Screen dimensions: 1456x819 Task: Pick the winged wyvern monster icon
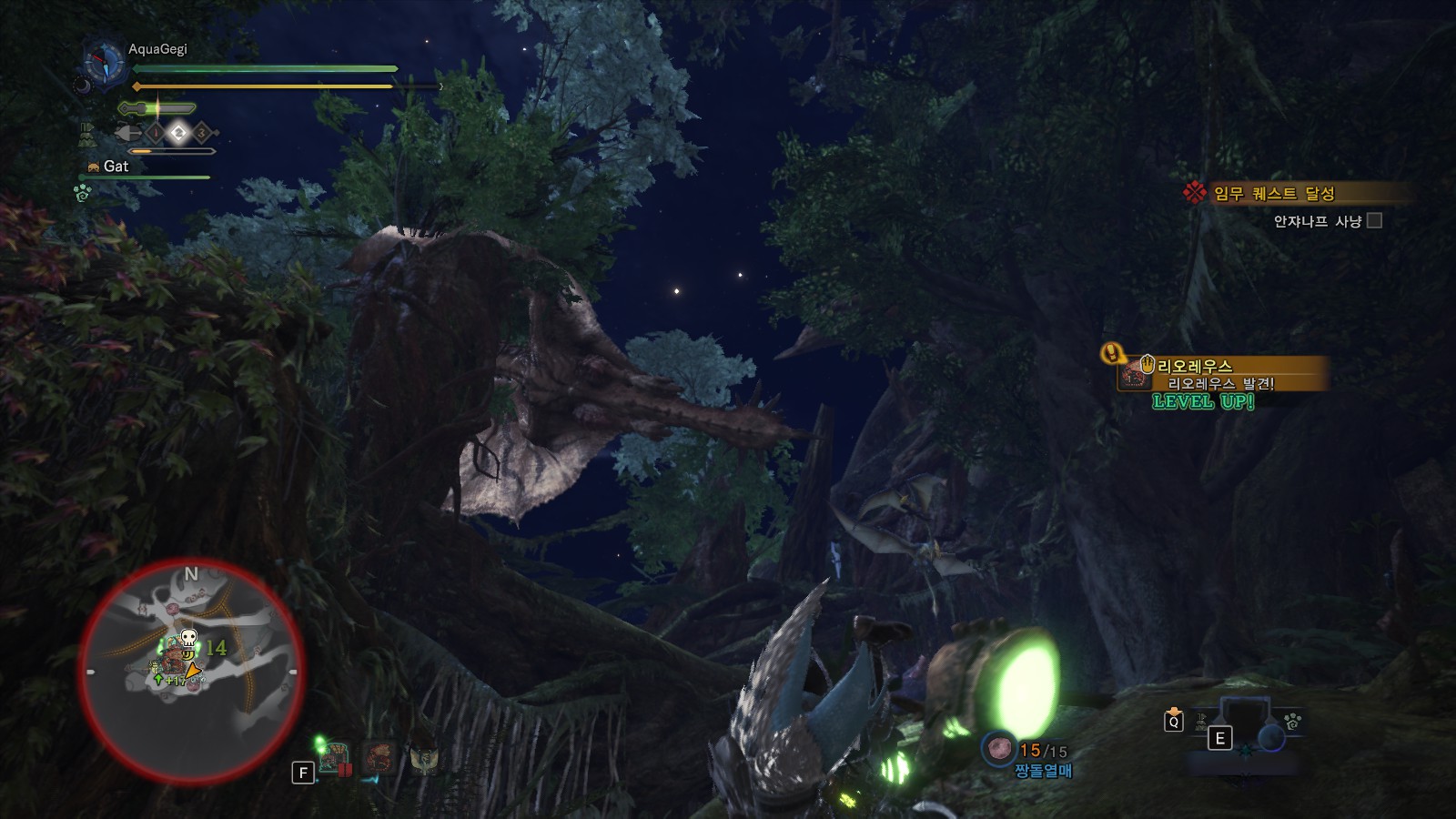[424, 757]
